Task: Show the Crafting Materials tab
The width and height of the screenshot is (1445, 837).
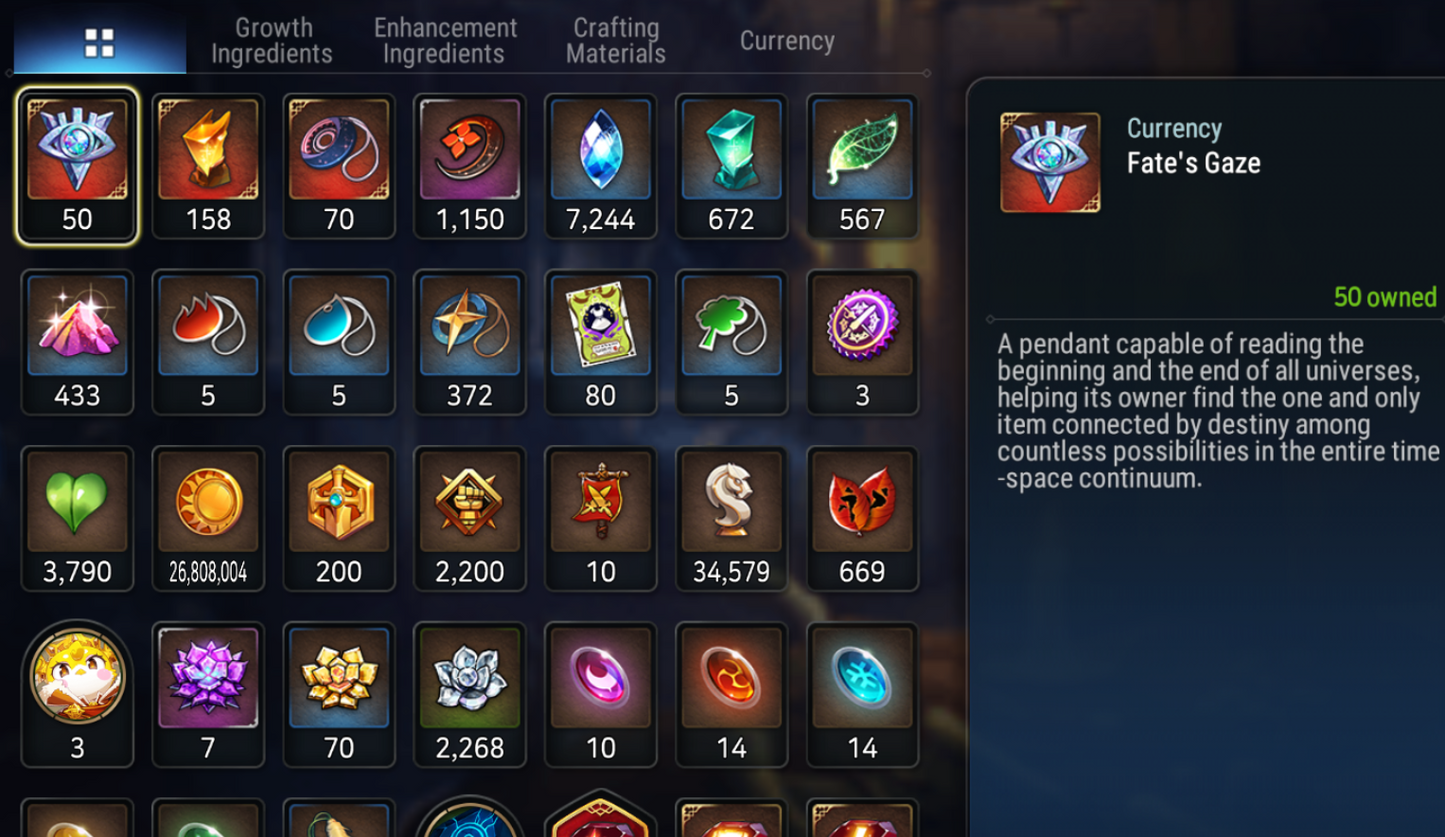Action: pos(616,41)
